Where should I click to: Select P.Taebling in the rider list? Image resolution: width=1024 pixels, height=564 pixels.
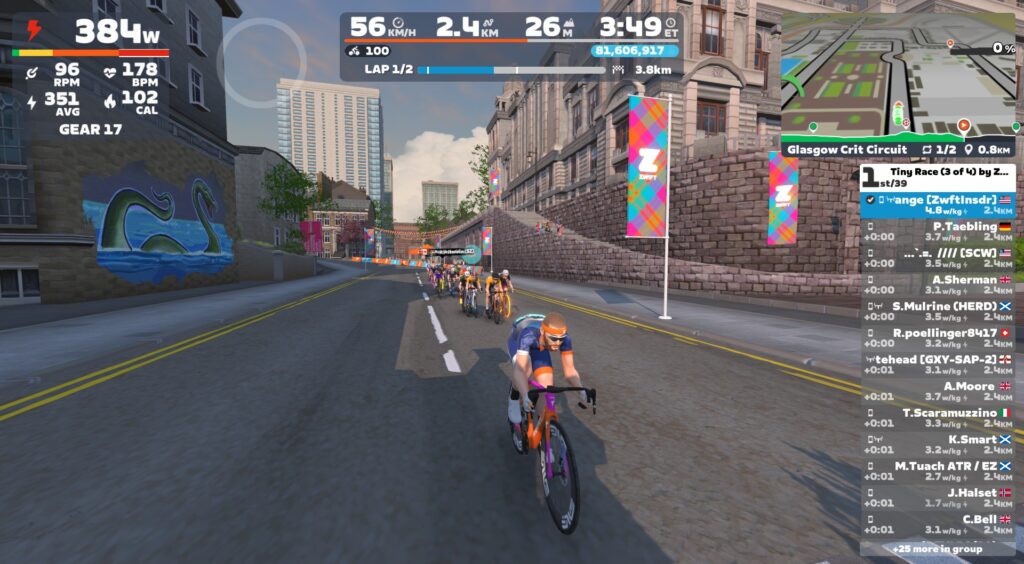pyautogui.click(x=938, y=231)
